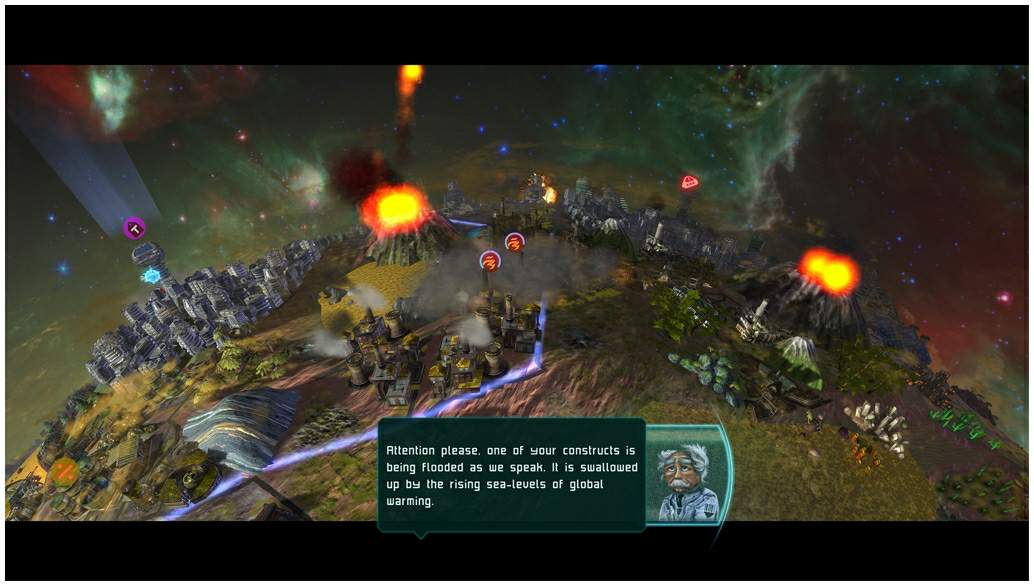
Task: Click the purple hammer construction marker
Action: [134, 228]
